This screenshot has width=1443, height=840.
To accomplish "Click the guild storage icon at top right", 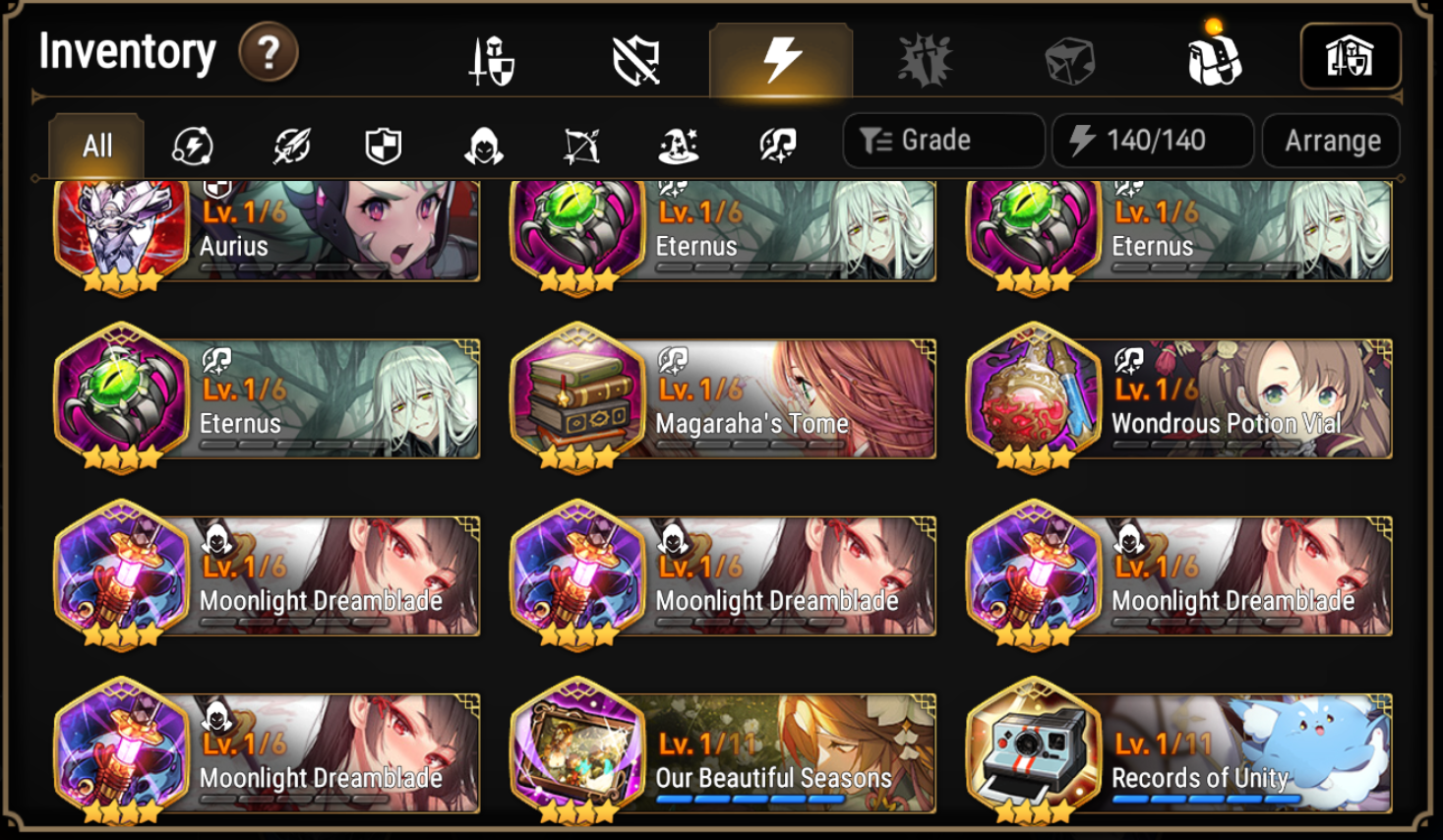I will (x=1351, y=56).
